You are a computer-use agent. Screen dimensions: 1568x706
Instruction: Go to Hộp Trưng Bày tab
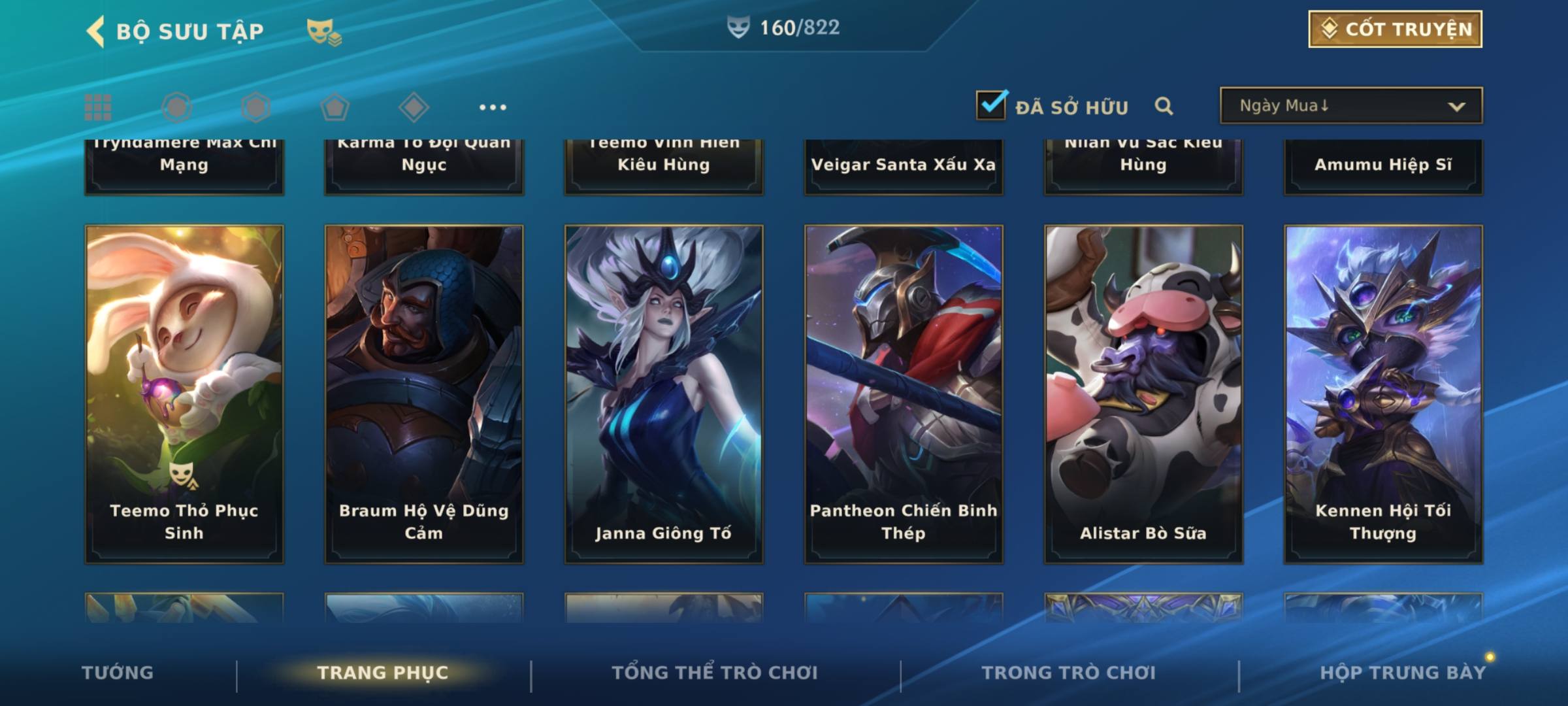point(1403,673)
